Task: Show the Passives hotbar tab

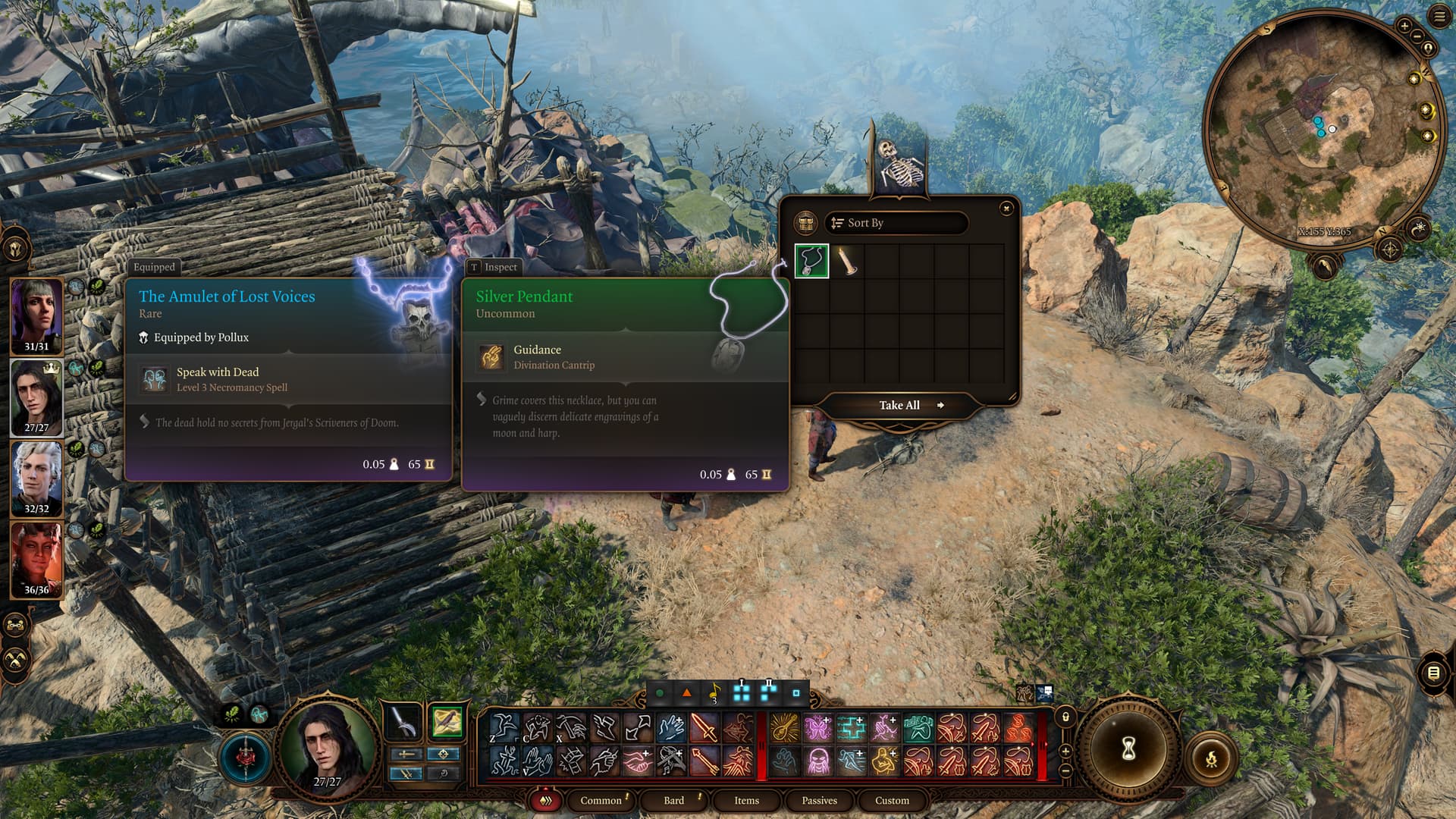Action: pos(819,800)
